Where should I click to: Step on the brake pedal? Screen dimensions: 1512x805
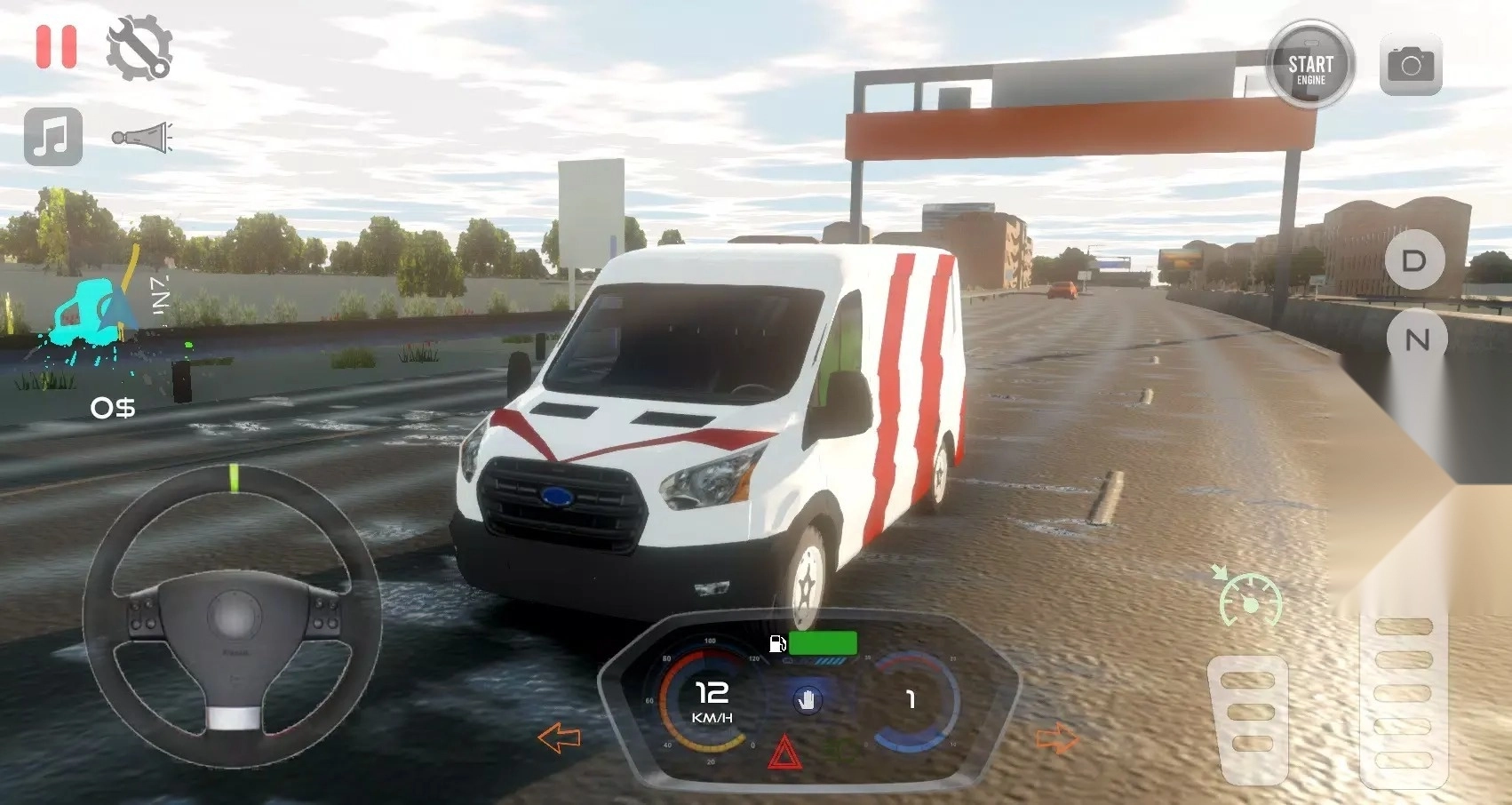(x=1250, y=715)
